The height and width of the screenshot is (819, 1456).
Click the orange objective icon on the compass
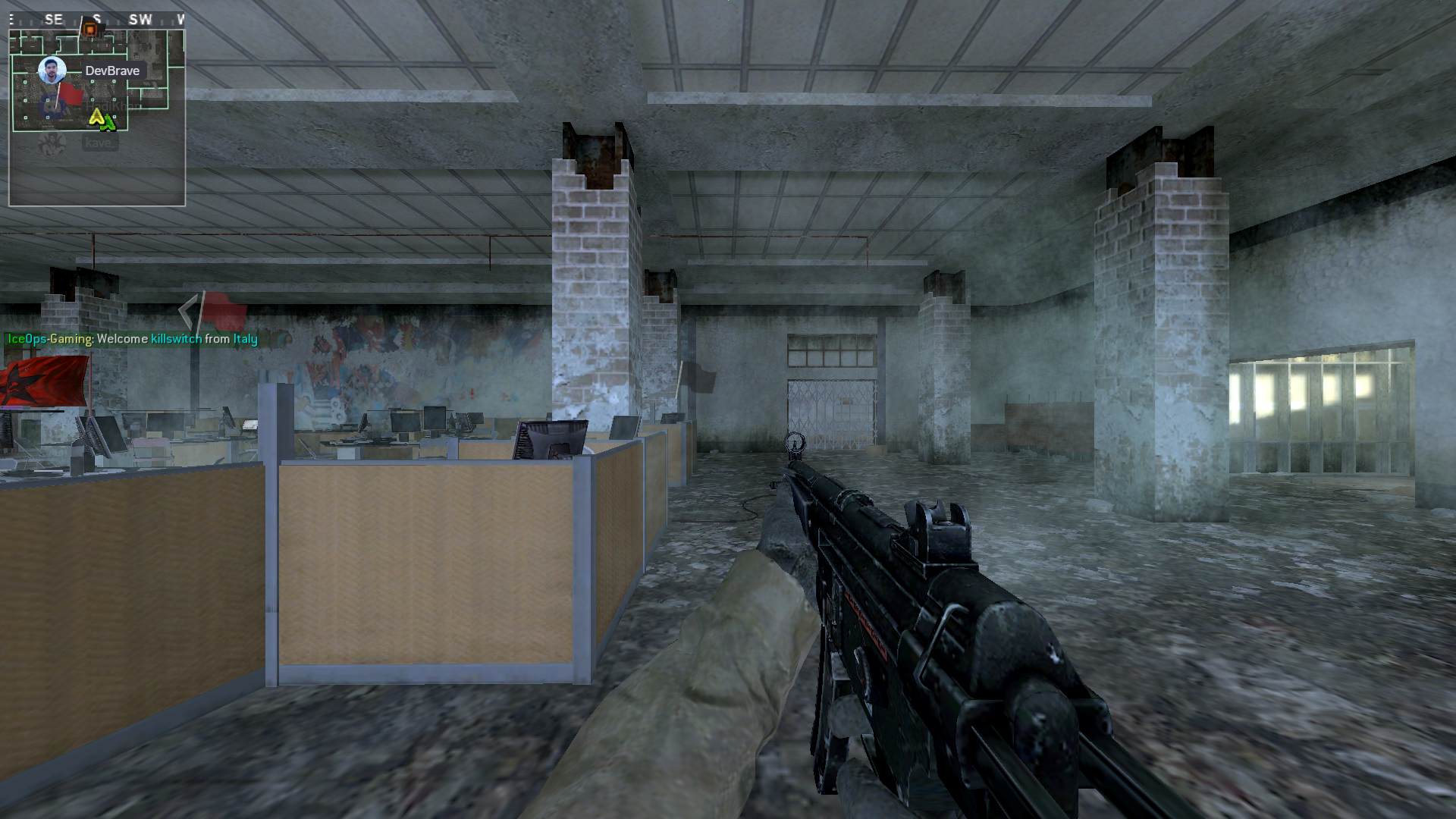[90, 29]
